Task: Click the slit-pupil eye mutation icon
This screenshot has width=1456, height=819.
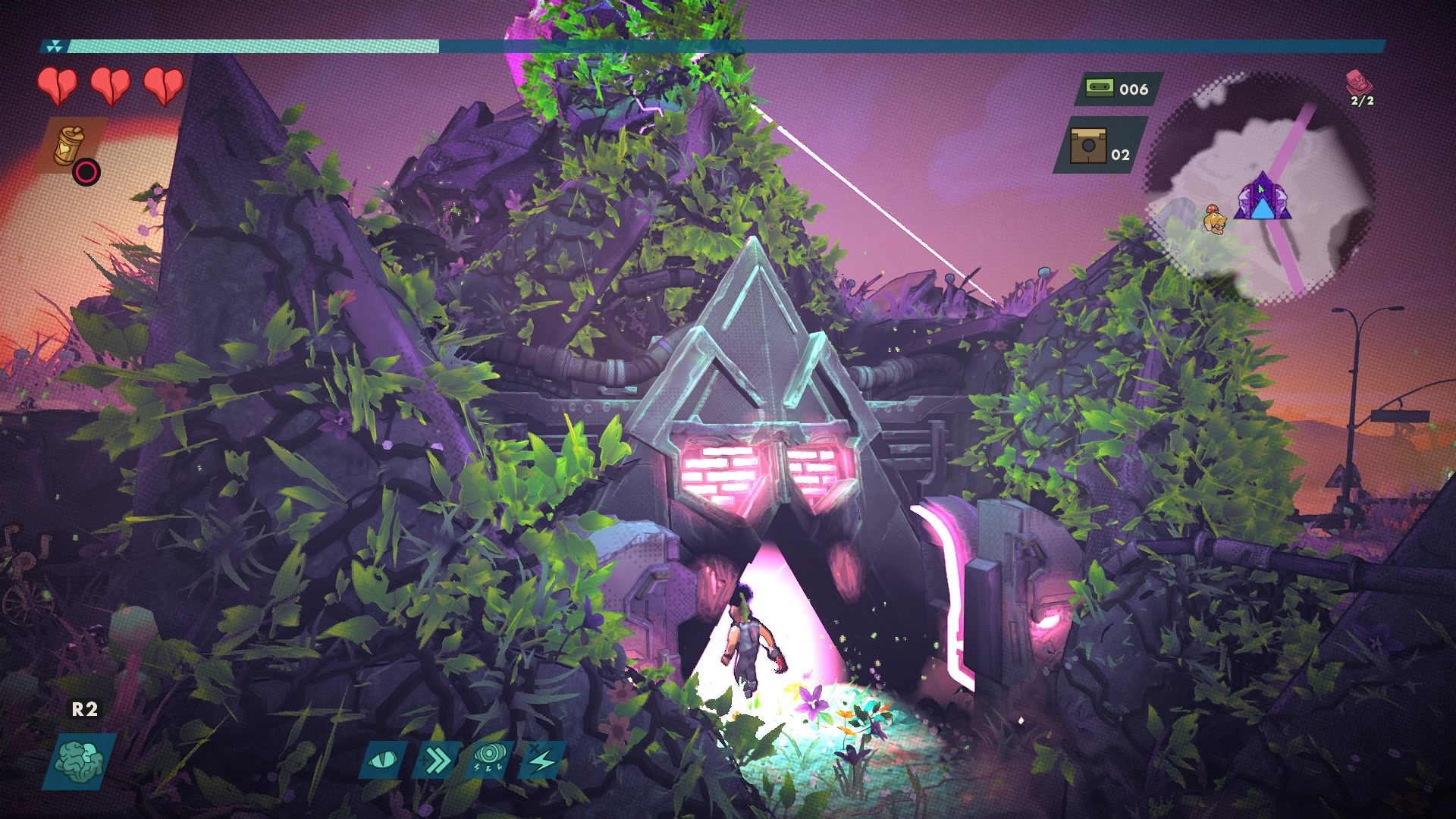Action: click(382, 759)
